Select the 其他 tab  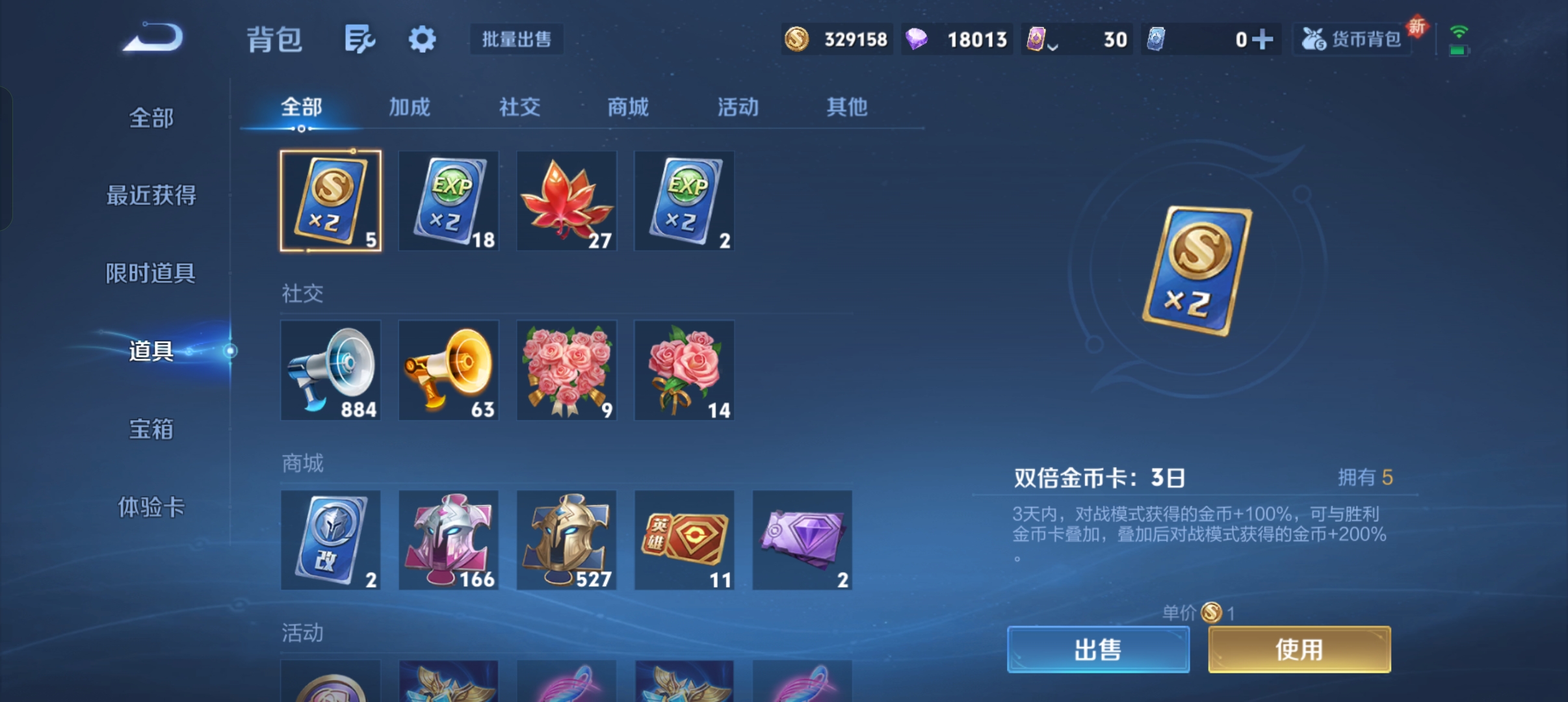[846, 107]
